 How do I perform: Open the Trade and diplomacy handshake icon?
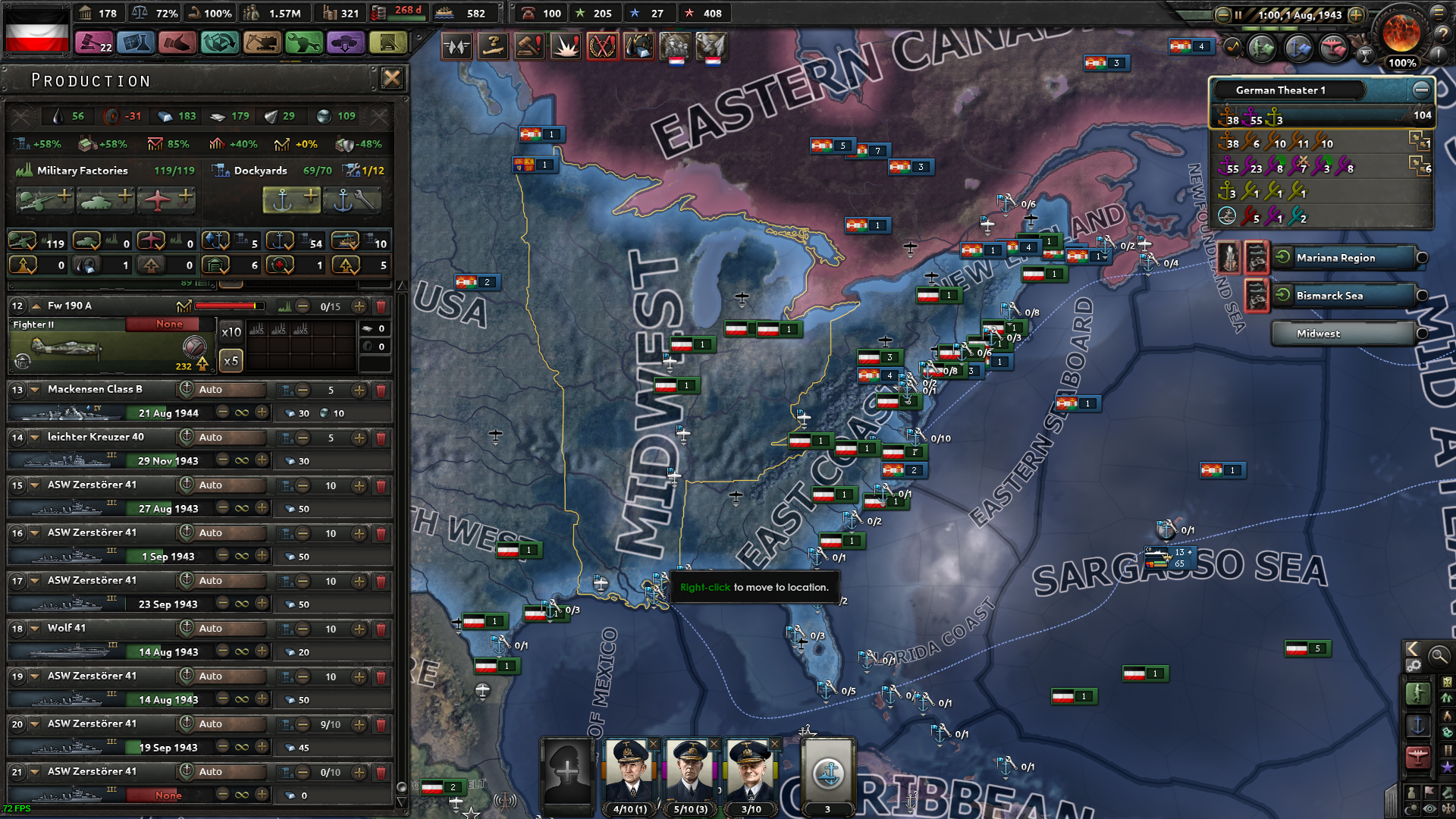coord(177,43)
